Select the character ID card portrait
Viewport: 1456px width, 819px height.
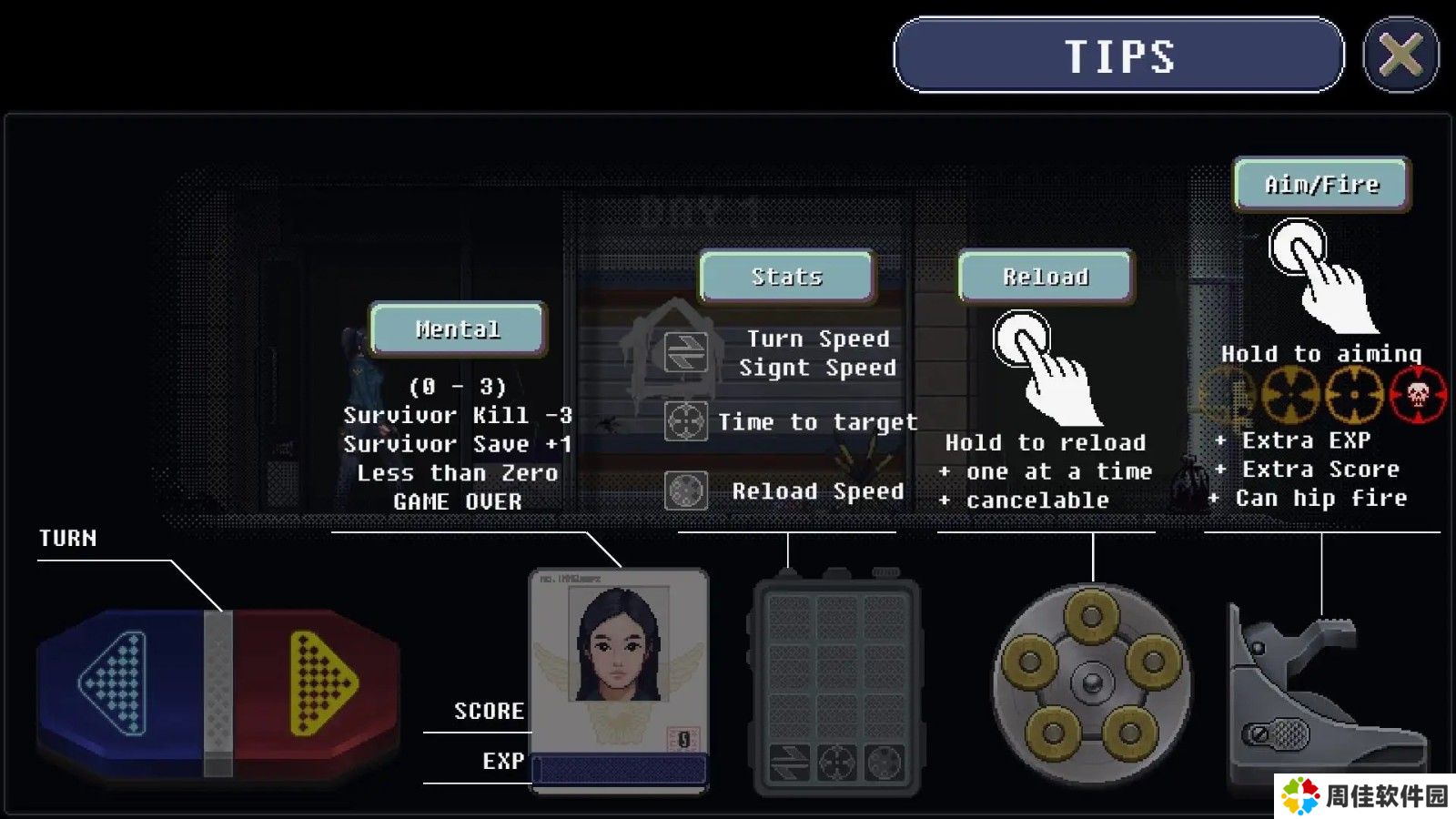(619, 644)
